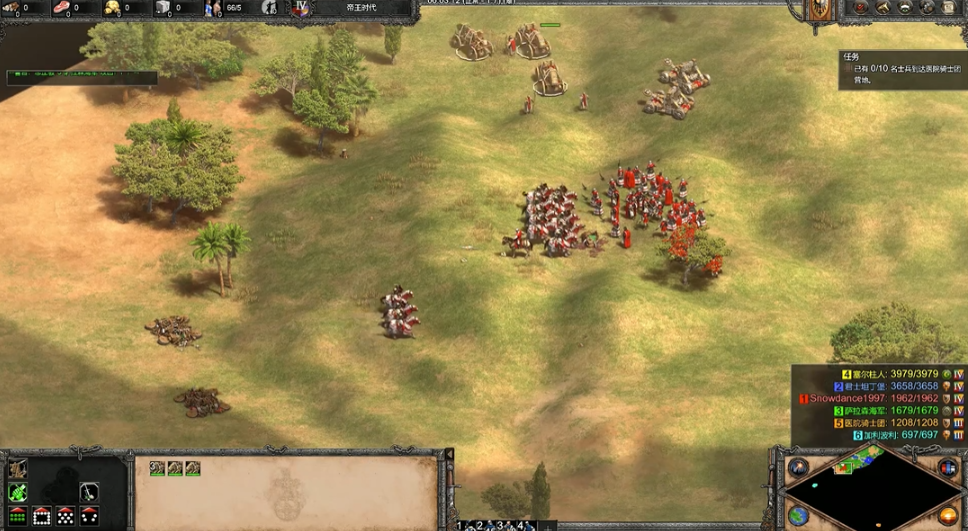Viewport: 968px width, 531px height.
Task: Choose the box formation button
Action: point(42,516)
